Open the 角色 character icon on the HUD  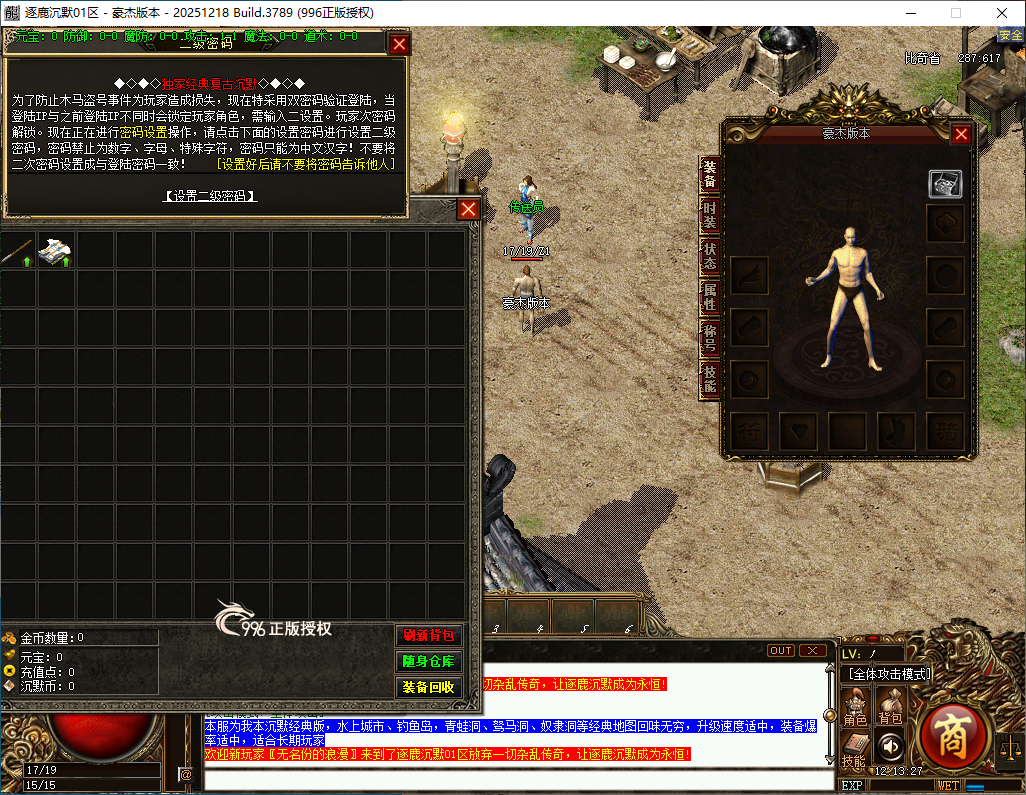point(855,705)
